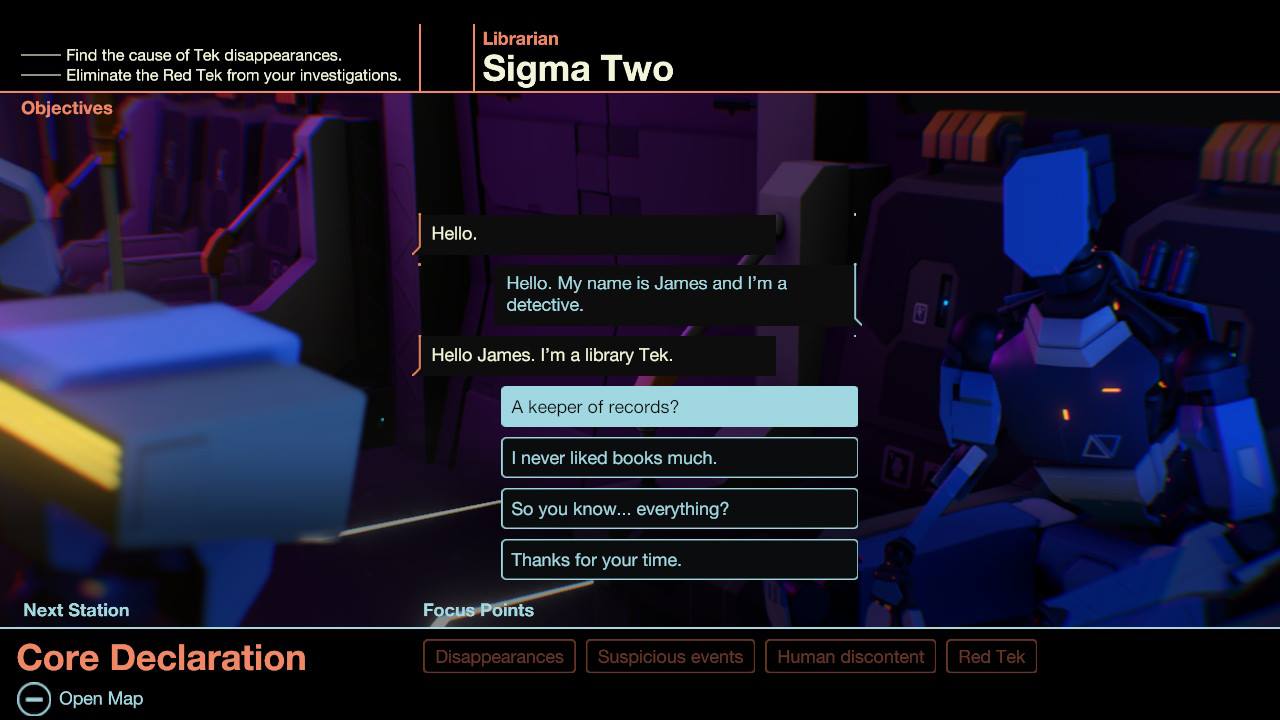Ask "So you know... everything?"
The image size is (1280, 720).
tap(679, 509)
